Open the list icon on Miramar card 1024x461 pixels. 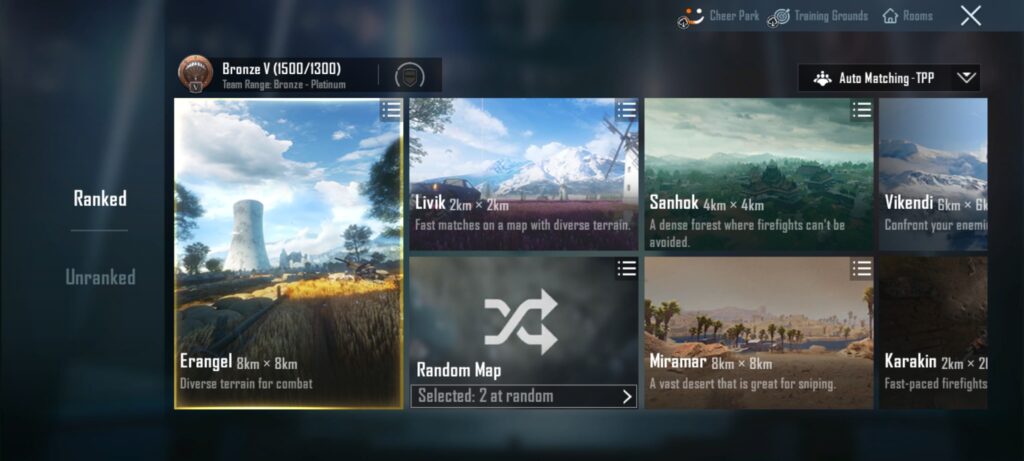click(x=861, y=268)
